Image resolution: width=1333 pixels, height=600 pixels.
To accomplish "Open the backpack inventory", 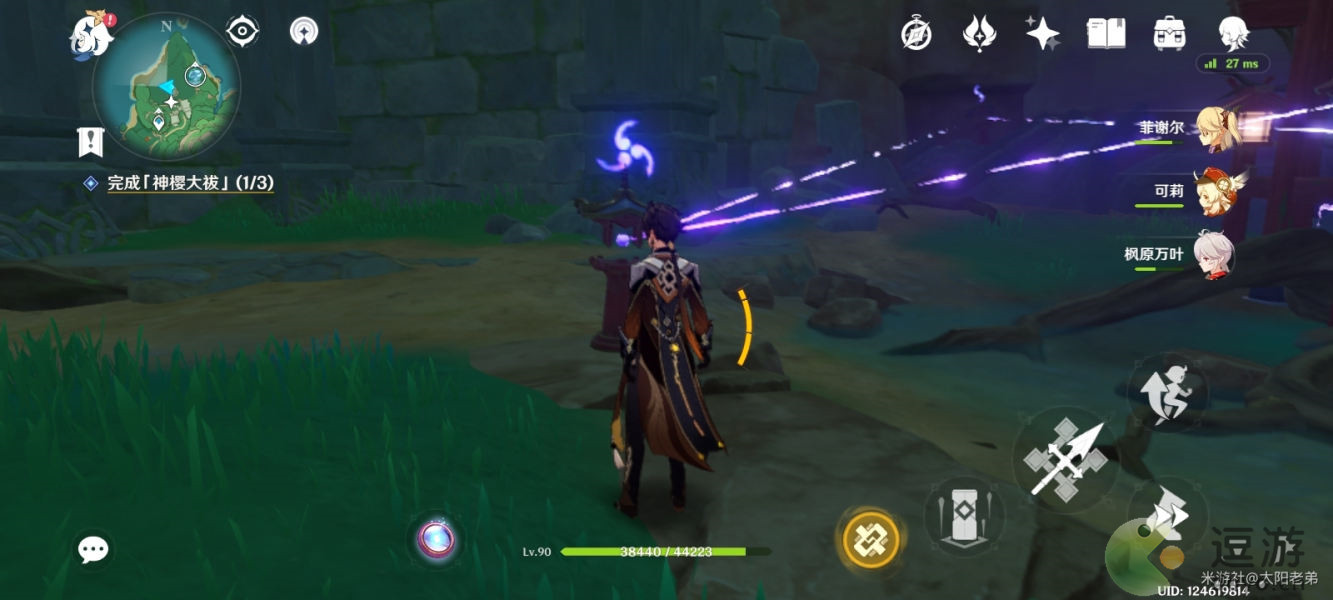I will [1169, 33].
